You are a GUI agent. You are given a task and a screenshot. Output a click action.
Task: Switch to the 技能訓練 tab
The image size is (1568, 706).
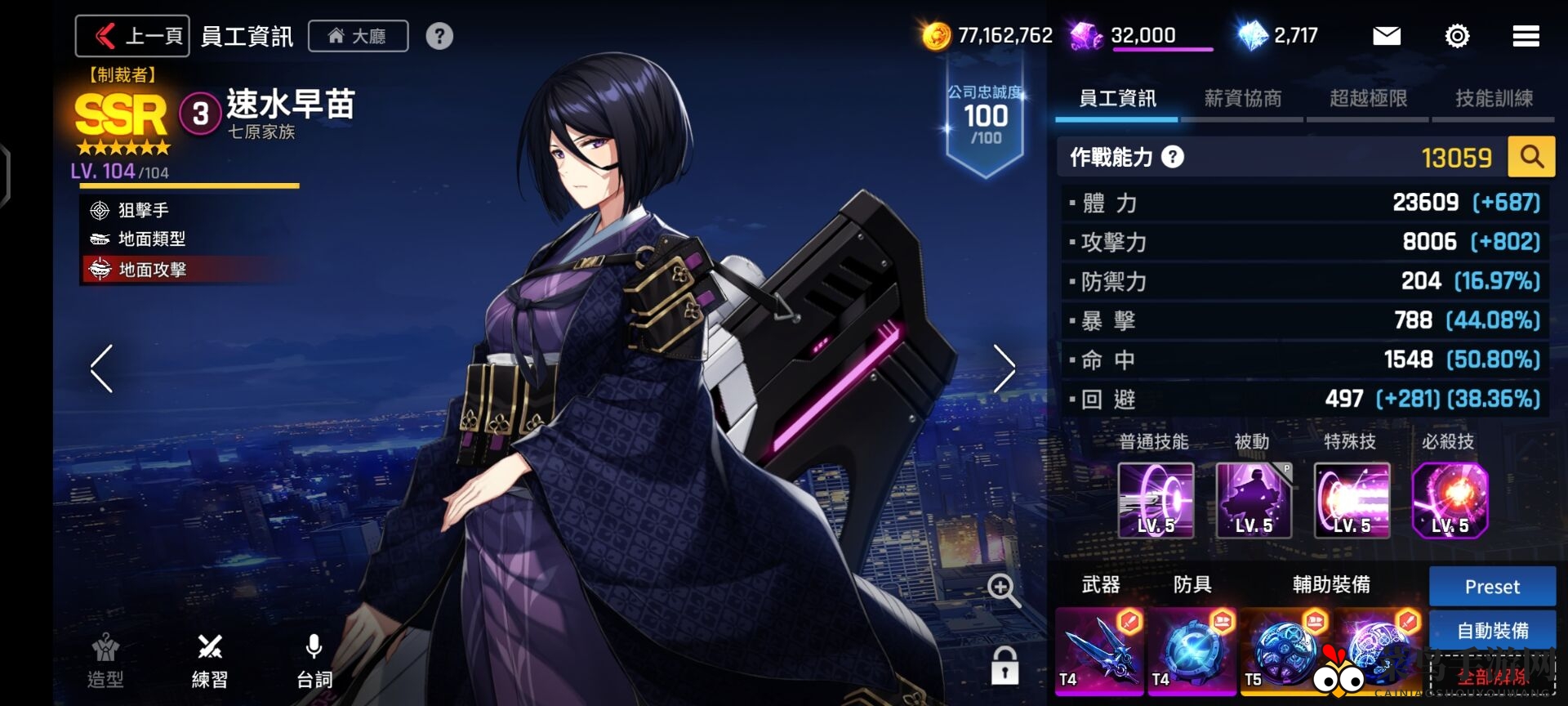point(1494,99)
